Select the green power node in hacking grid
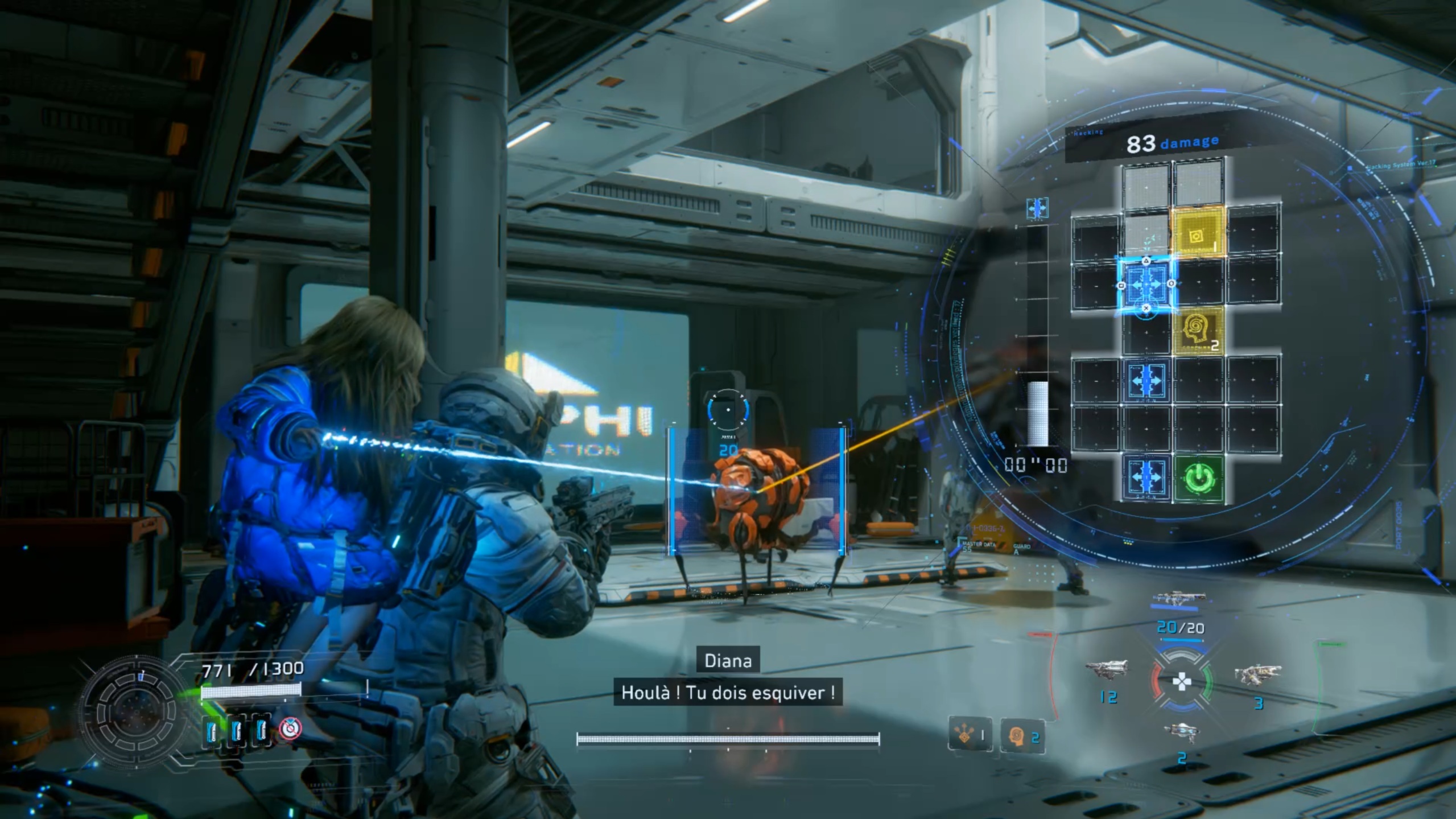 (x=1199, y=478)
